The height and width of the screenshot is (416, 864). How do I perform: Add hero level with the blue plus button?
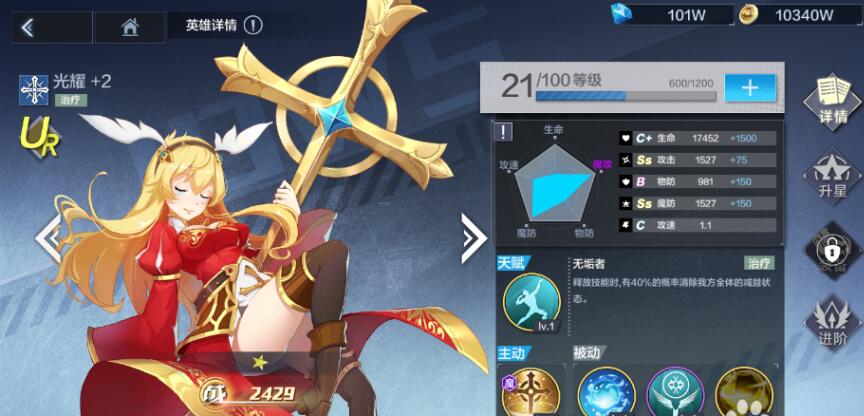pos(750,87)
